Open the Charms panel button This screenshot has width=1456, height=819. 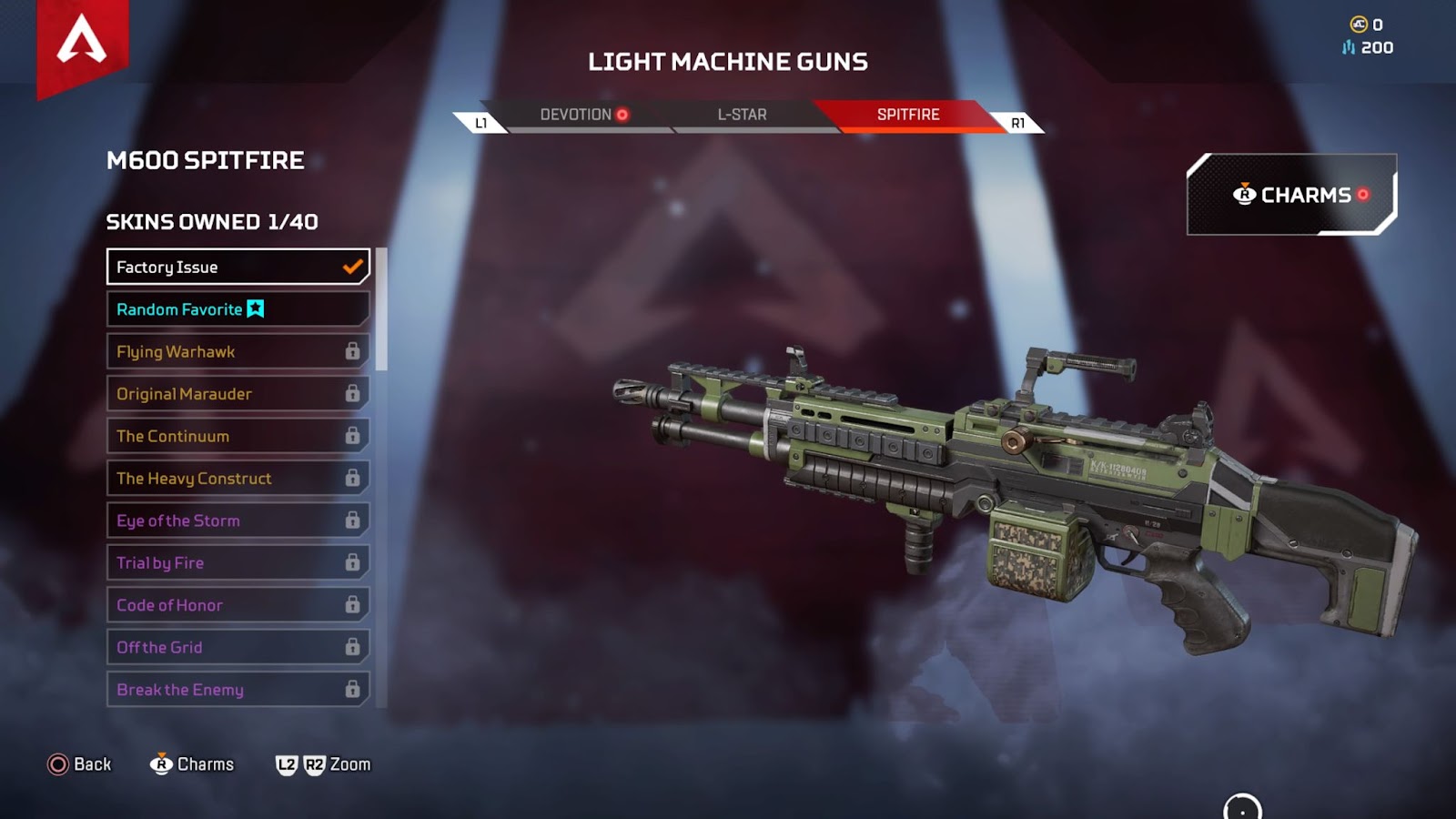coord(1291,195)
